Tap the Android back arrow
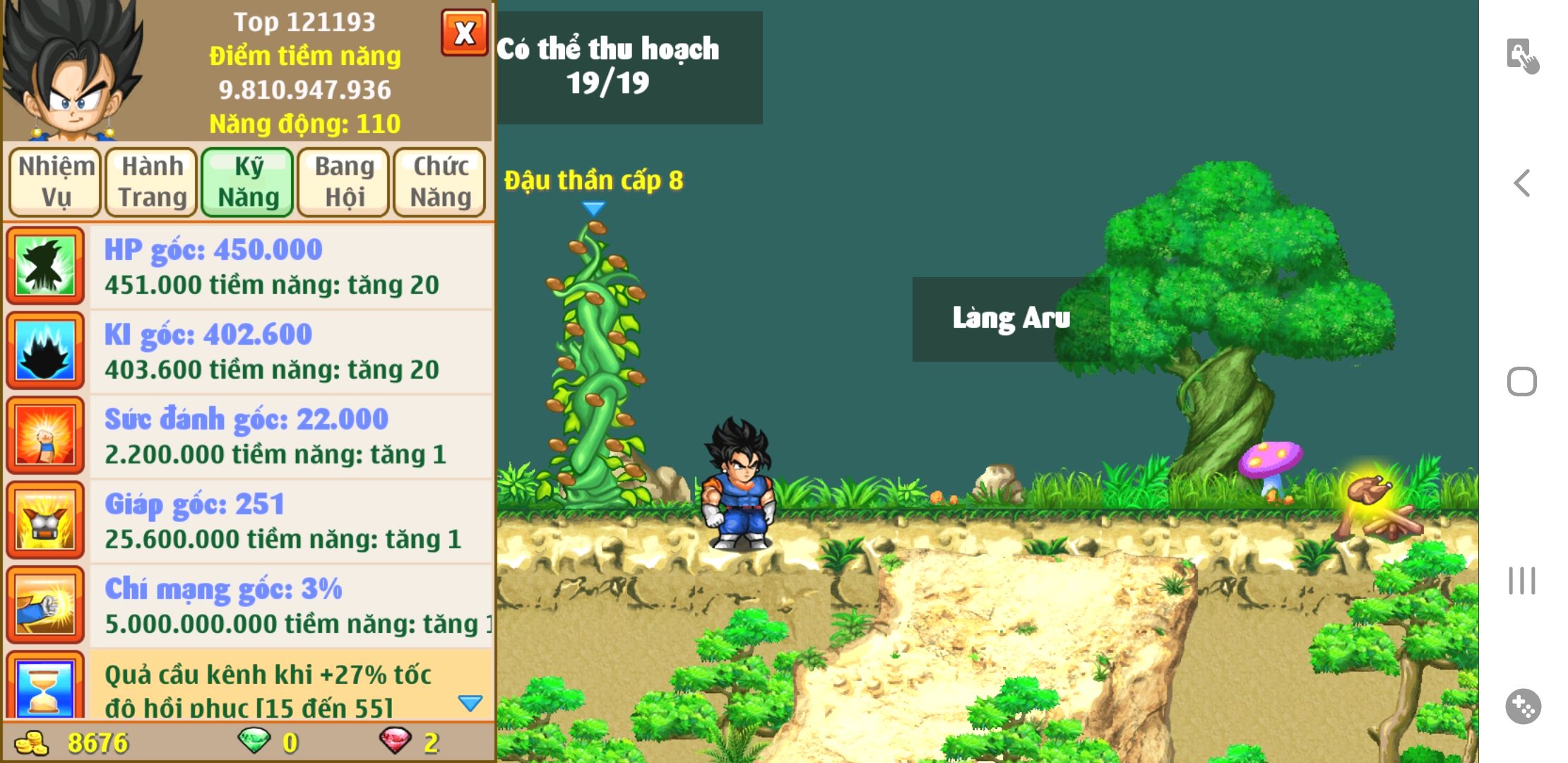The height and width of the screenshot is (763, 1568). pyautogui.click(x=1522, y=183)
